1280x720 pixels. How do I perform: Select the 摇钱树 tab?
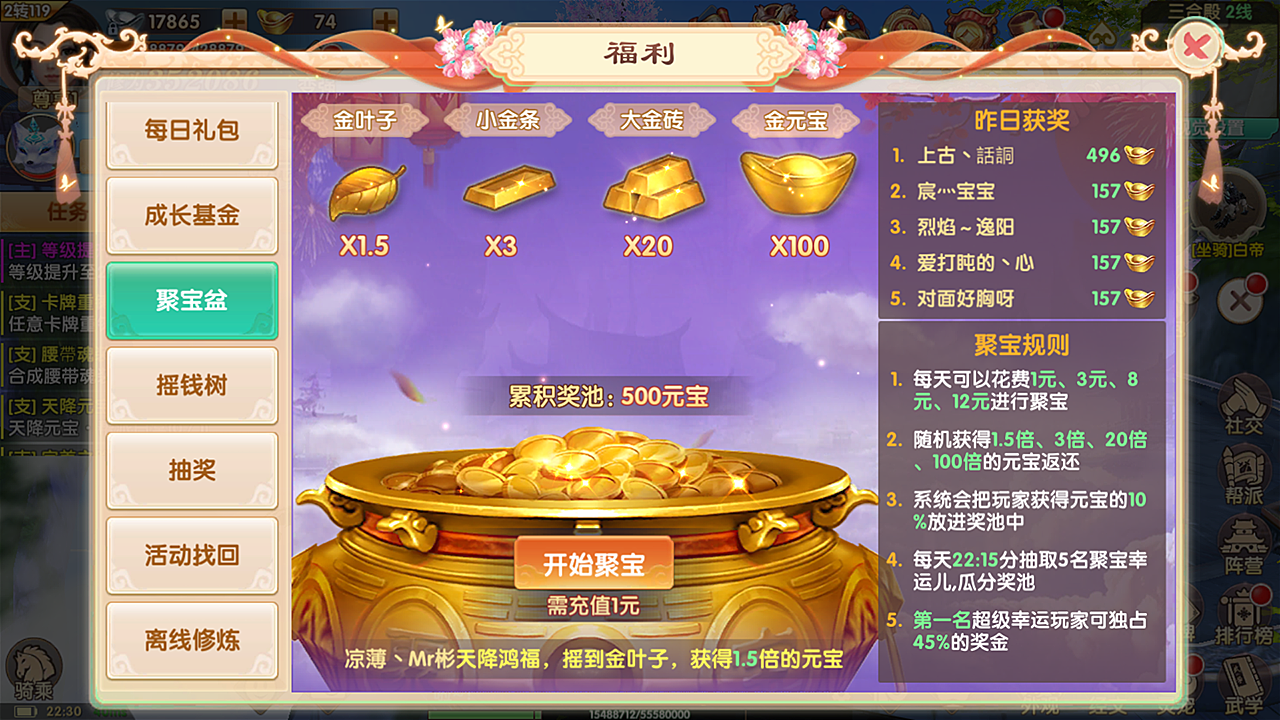(191, 385)
